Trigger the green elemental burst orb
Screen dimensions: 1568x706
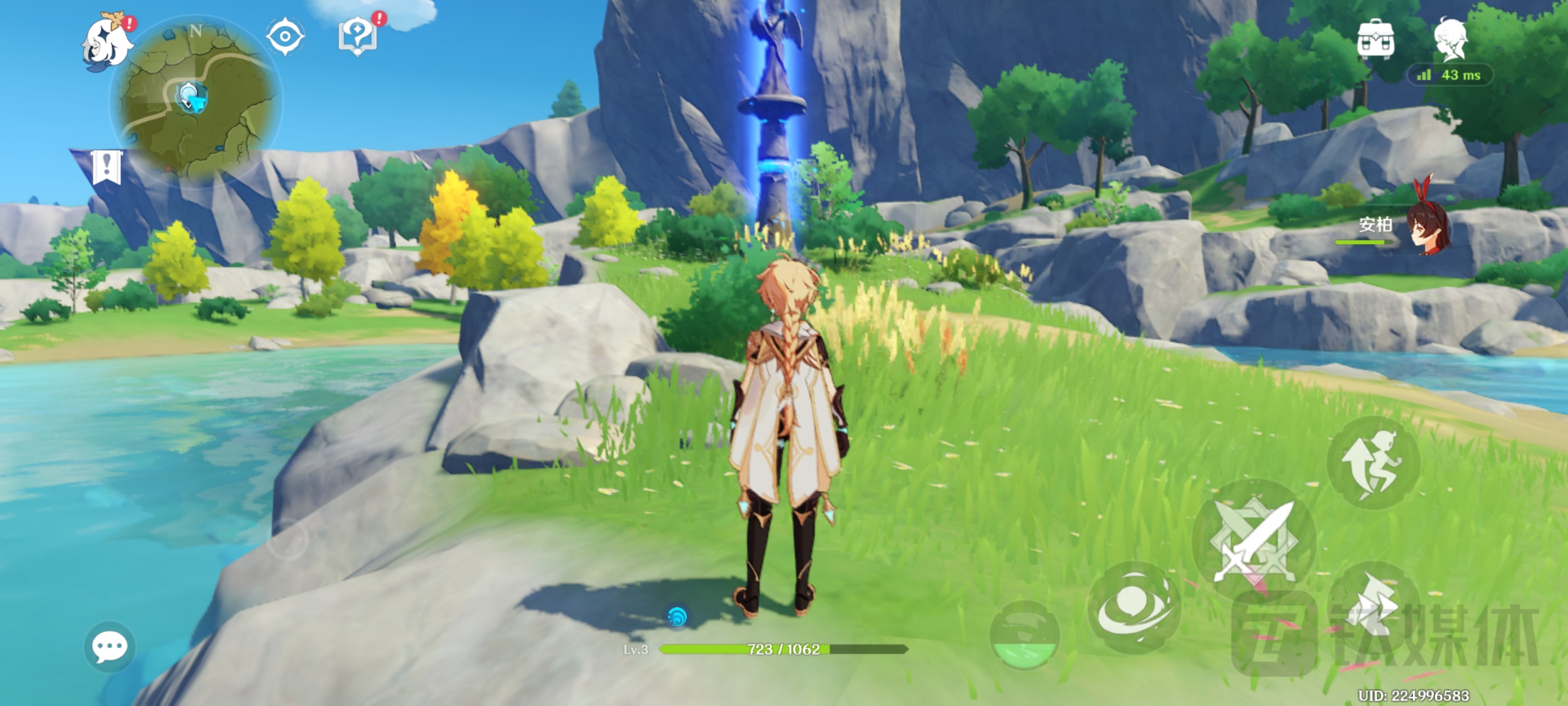coord(1025,635)
